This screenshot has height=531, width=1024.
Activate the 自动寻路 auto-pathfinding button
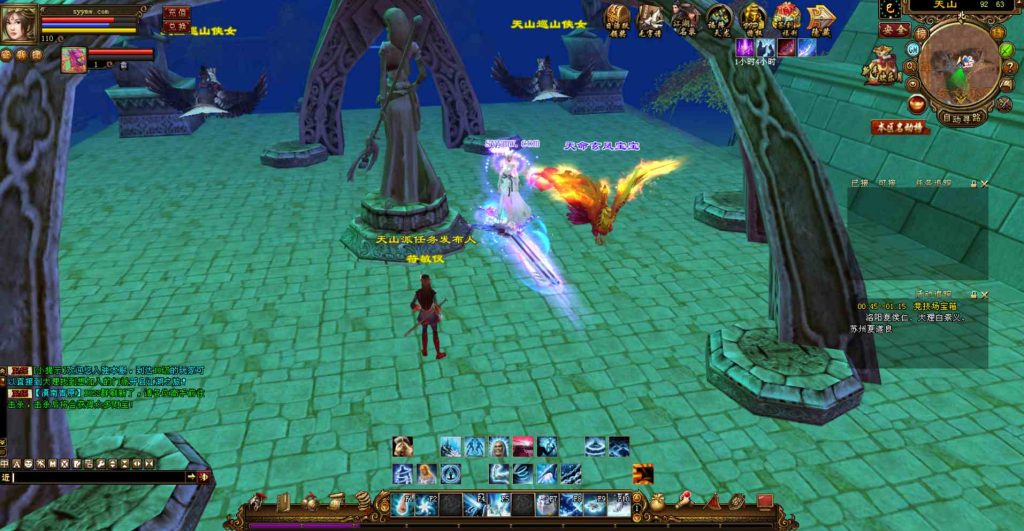963,117
